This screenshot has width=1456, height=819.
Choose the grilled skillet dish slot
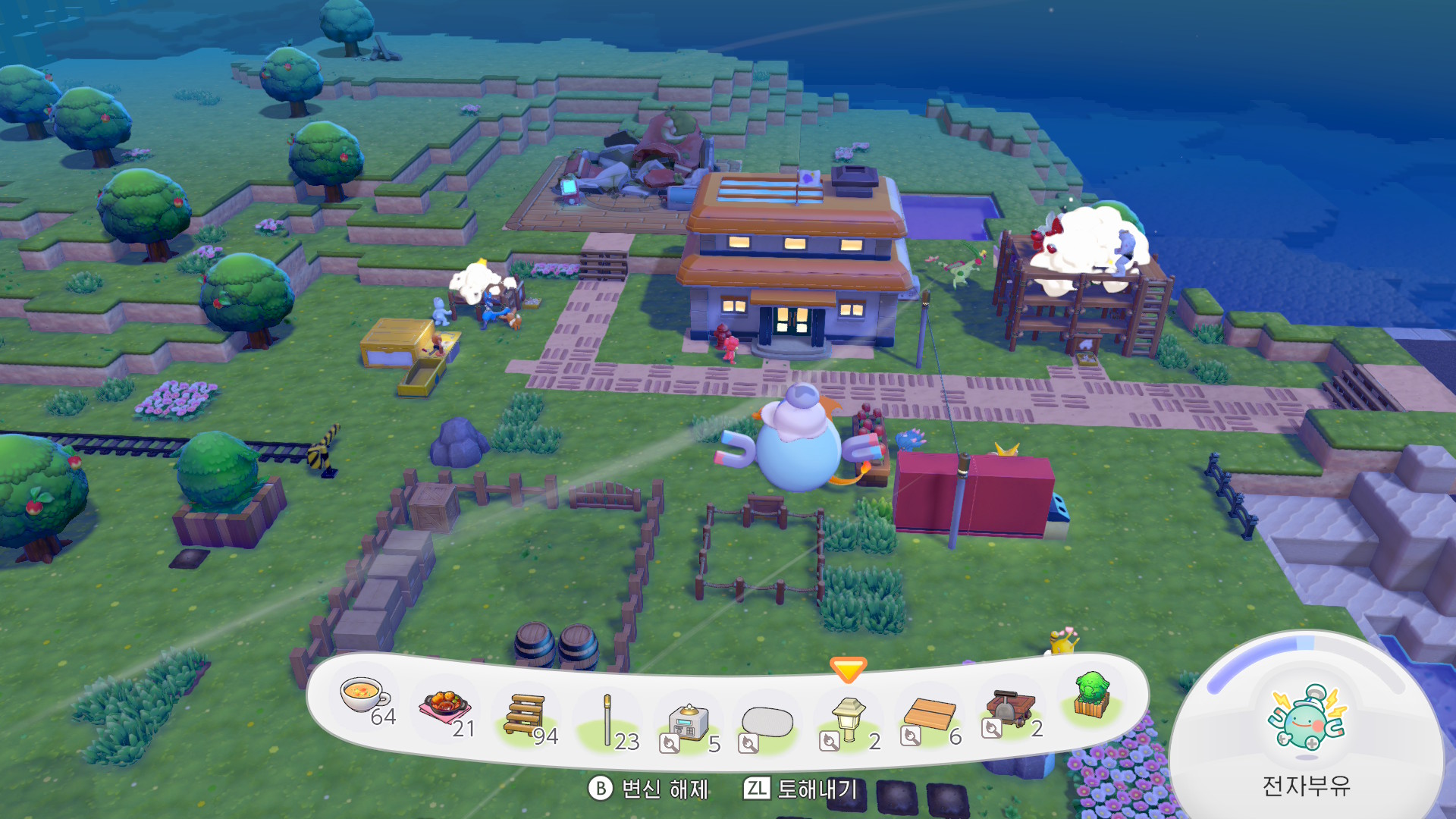[444, 708]
